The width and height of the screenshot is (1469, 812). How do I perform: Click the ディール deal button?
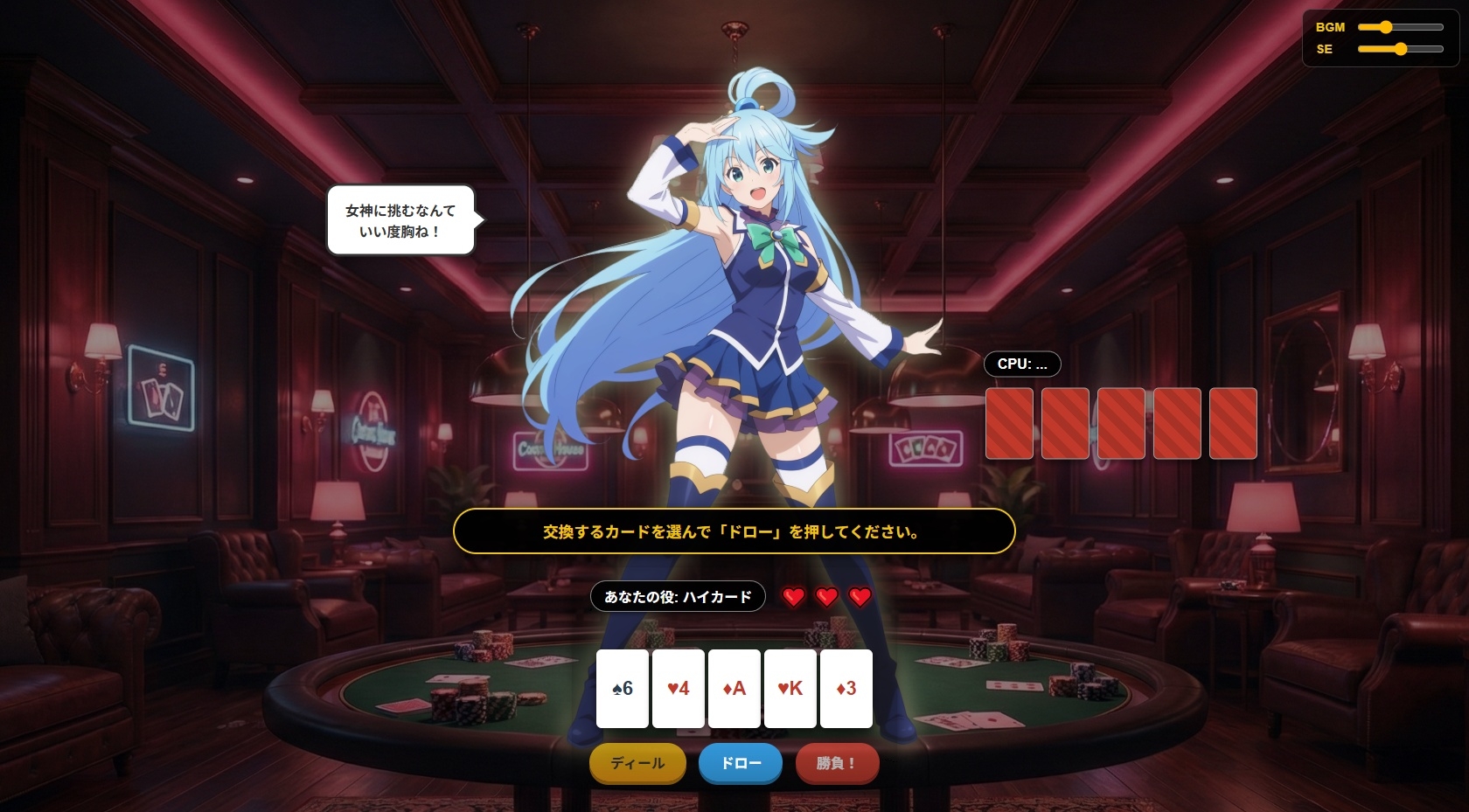point(637,763)
